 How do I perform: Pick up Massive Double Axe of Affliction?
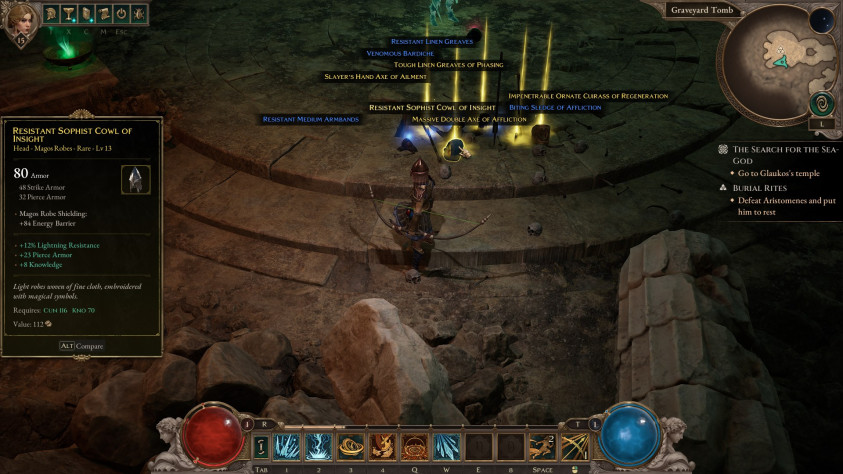(x=469, y=119)
